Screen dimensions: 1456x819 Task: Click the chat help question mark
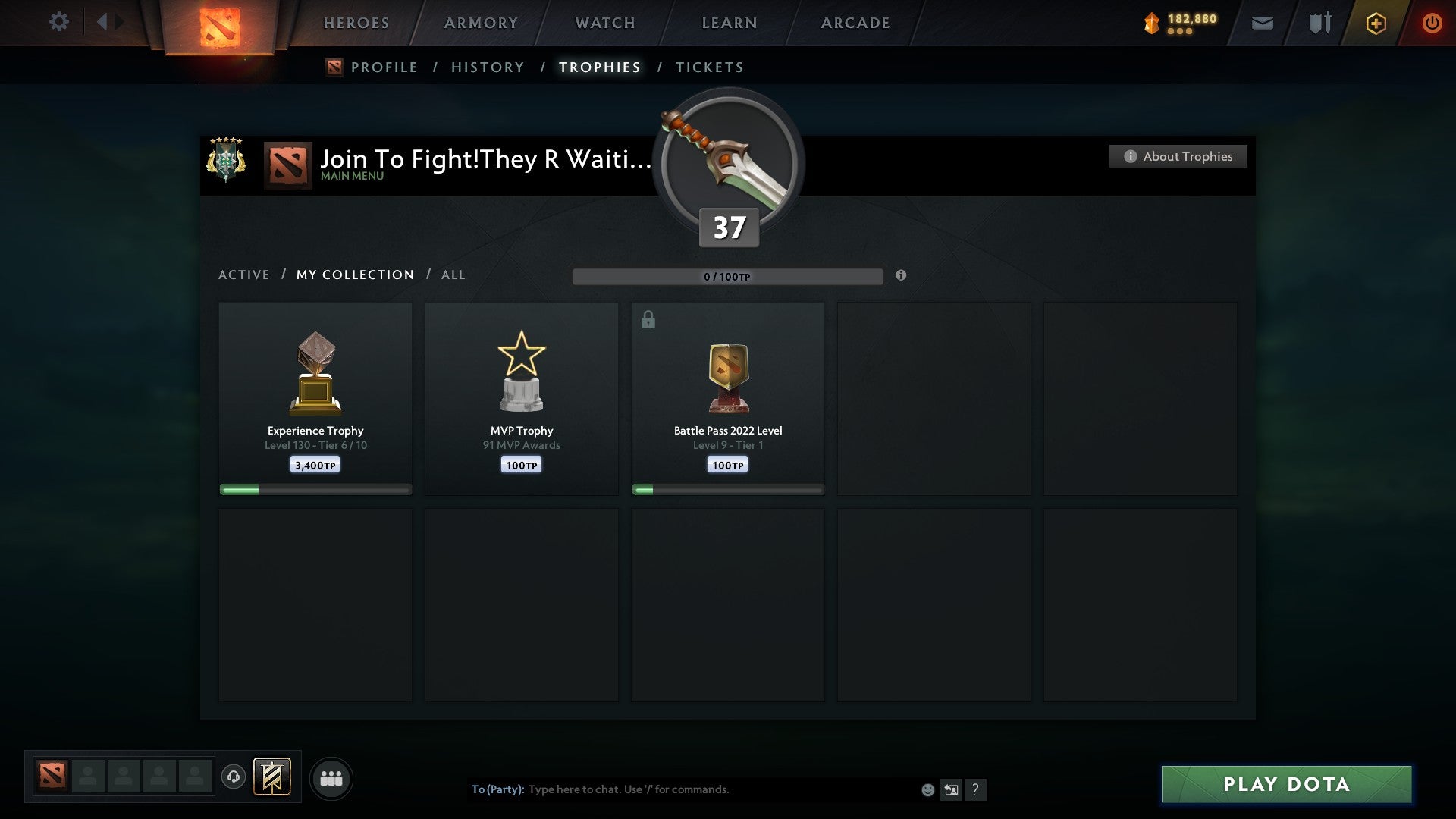(975, 789)
